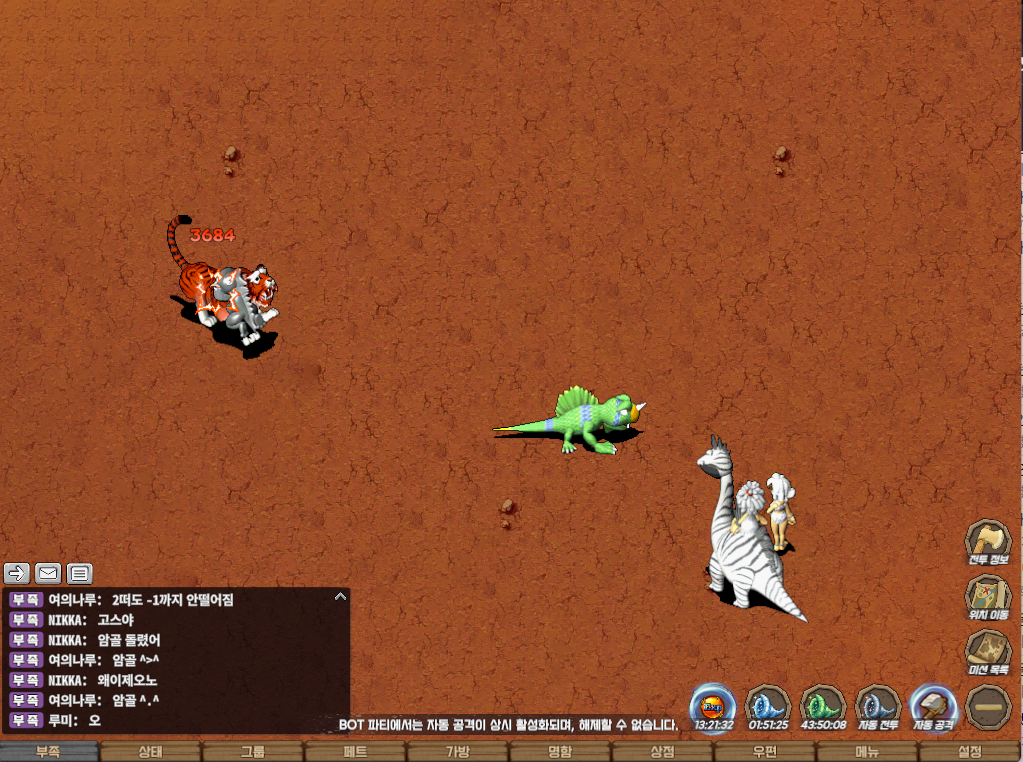1023x762 pixels.
Task: Open the envelope mail button above chat
Action: pos(48,573)
